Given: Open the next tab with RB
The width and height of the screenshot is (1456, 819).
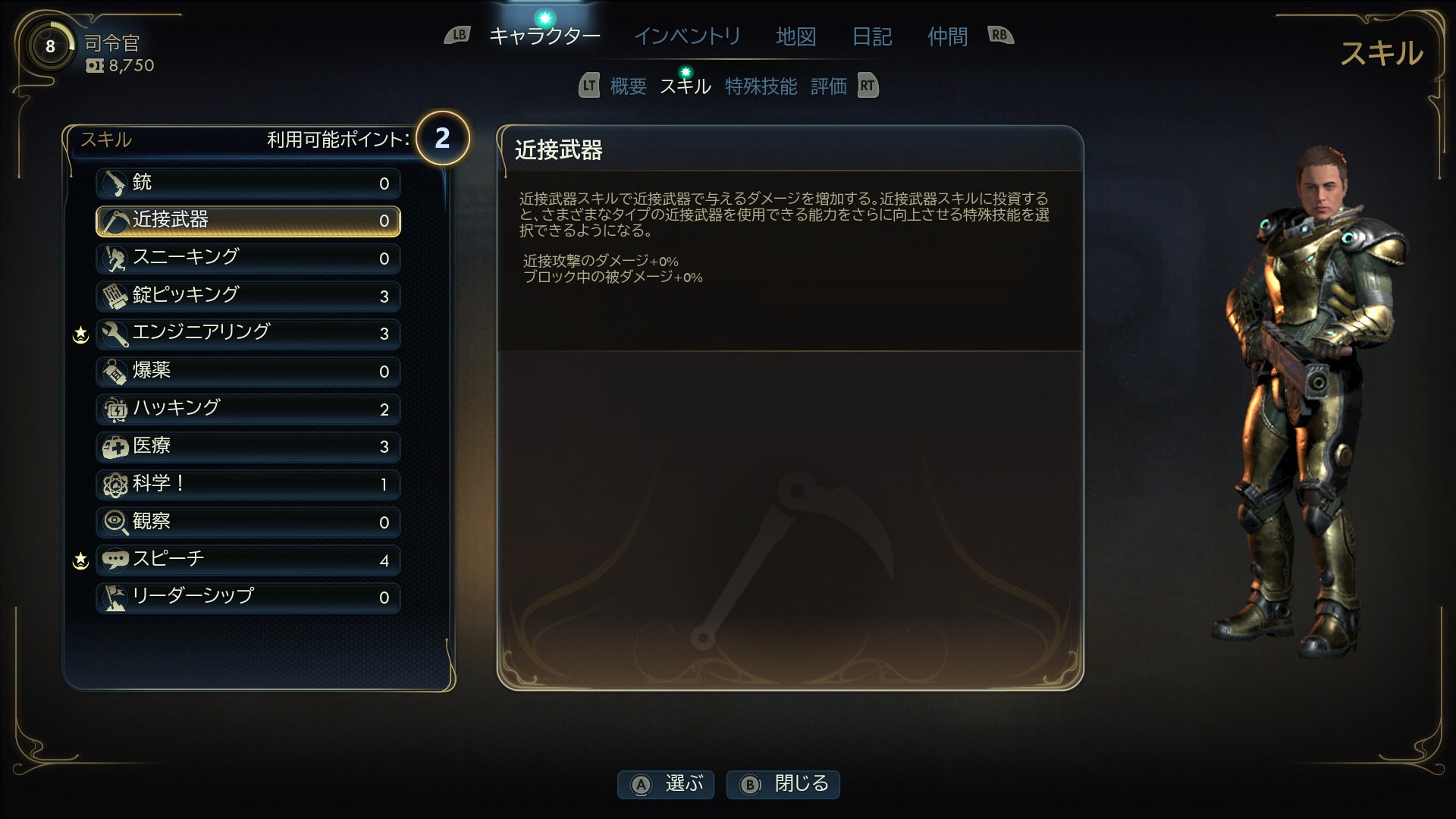Looking at the screenshot, I should 1000,34.
